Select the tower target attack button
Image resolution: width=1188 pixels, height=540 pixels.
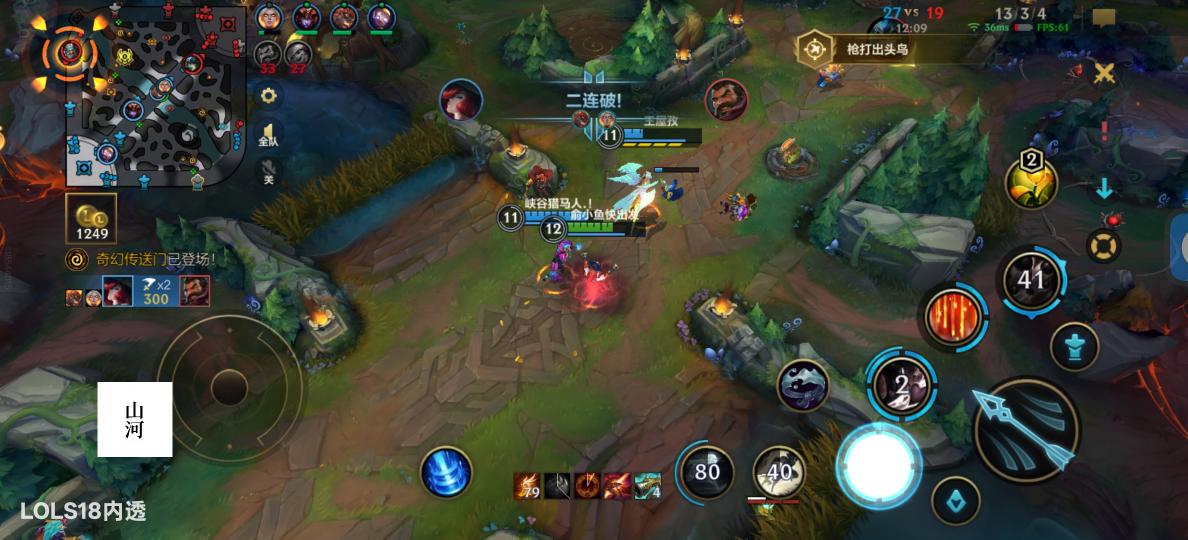coord(1075,347)
